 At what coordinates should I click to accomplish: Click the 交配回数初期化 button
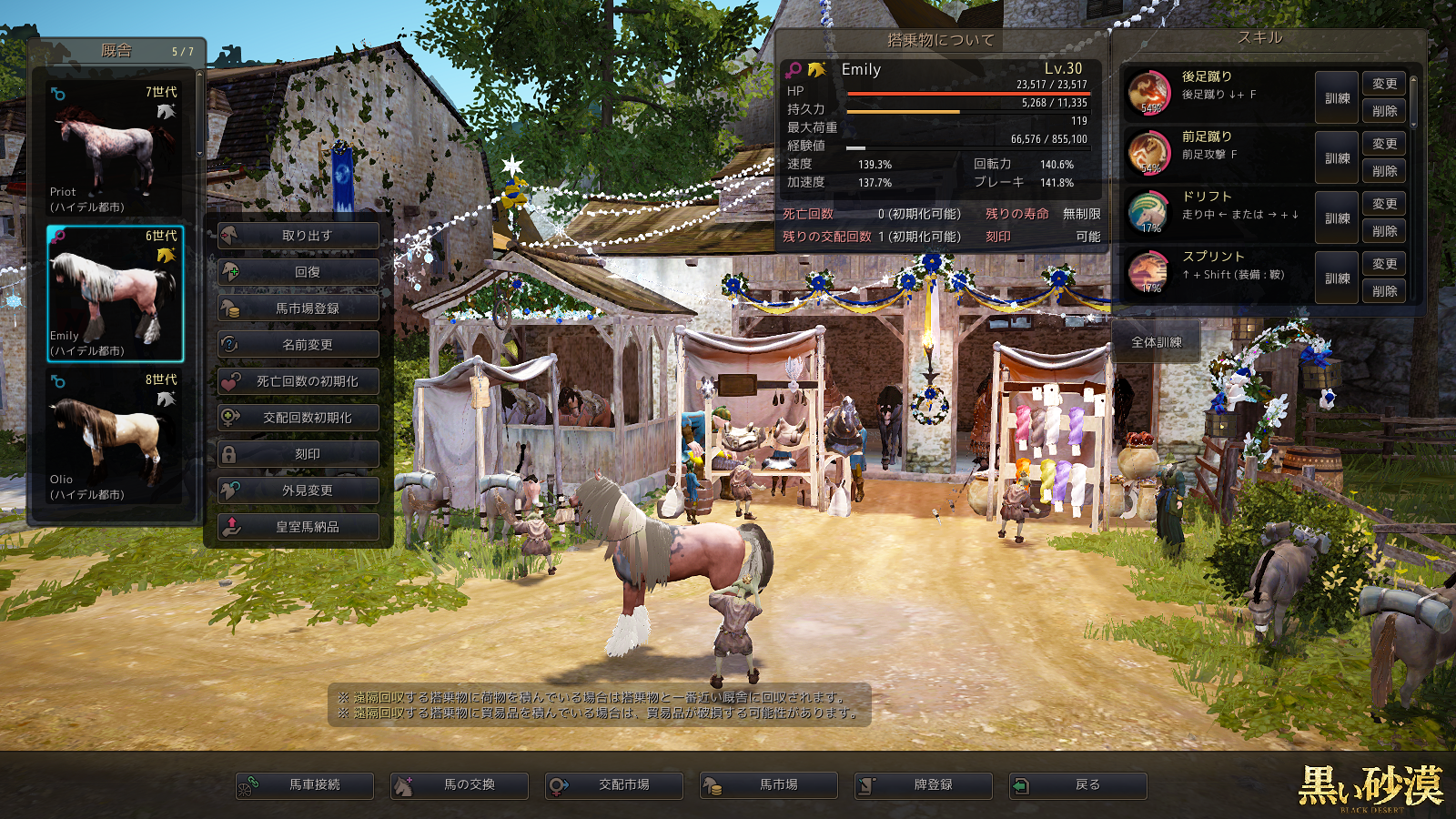[x=298, y=418]
